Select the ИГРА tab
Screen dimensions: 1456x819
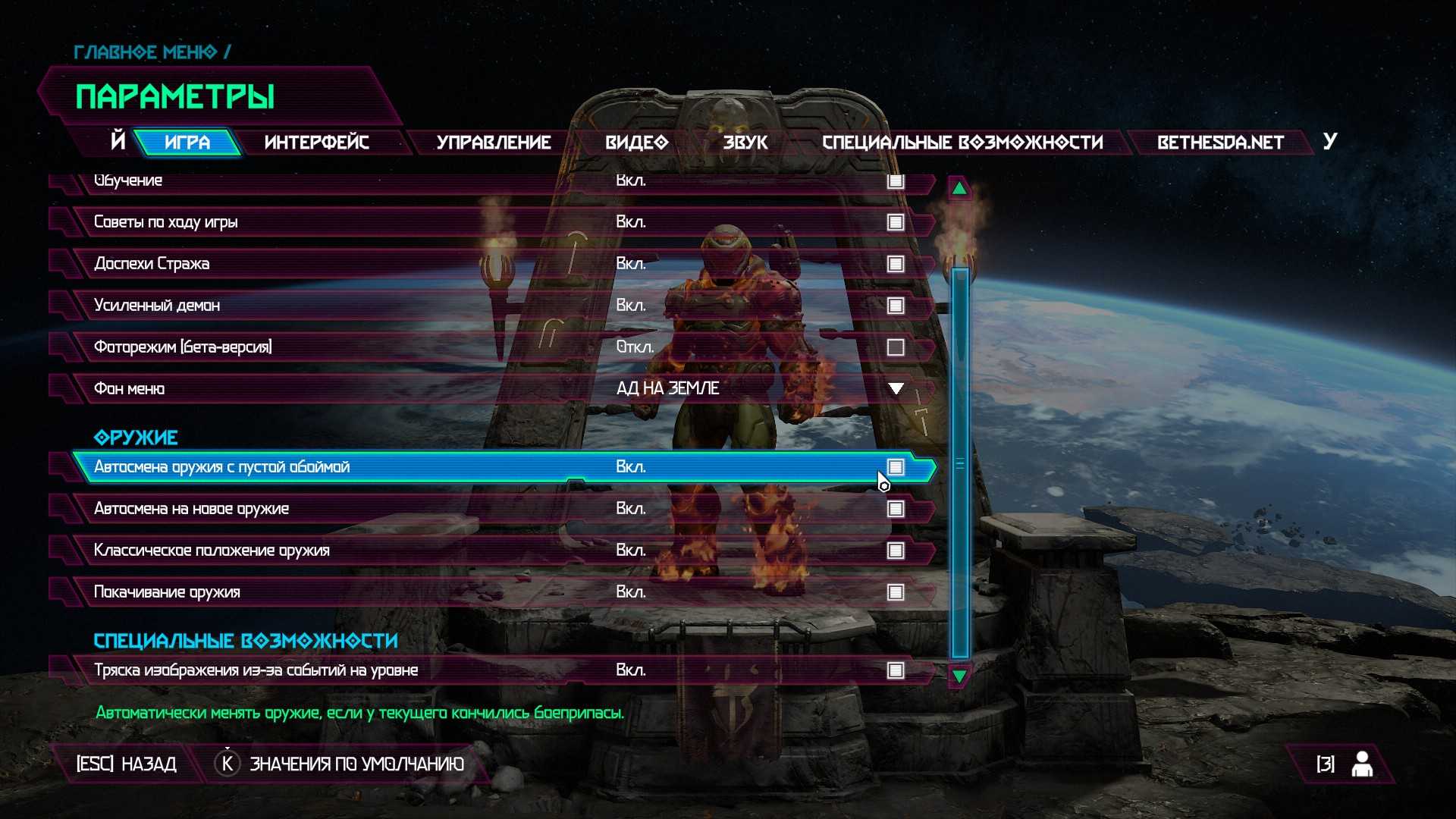tap(187, 143)
